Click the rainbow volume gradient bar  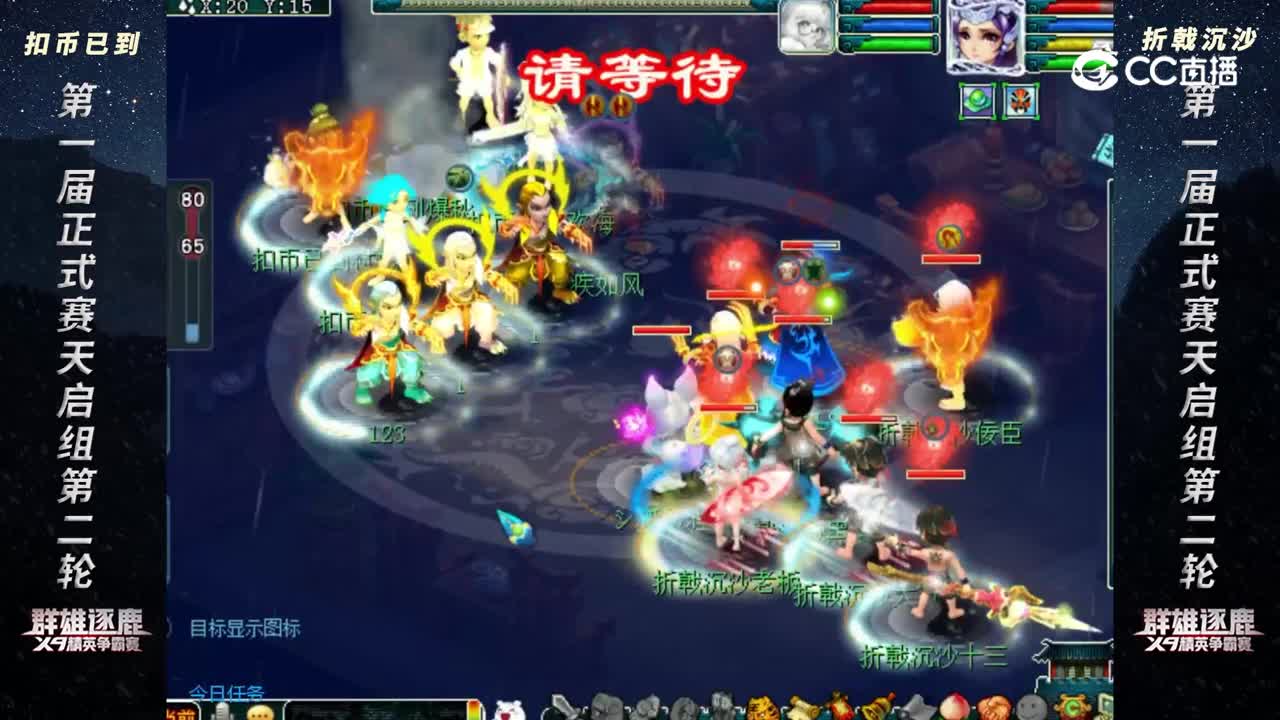pyautogui.click(x=475, y=710)
